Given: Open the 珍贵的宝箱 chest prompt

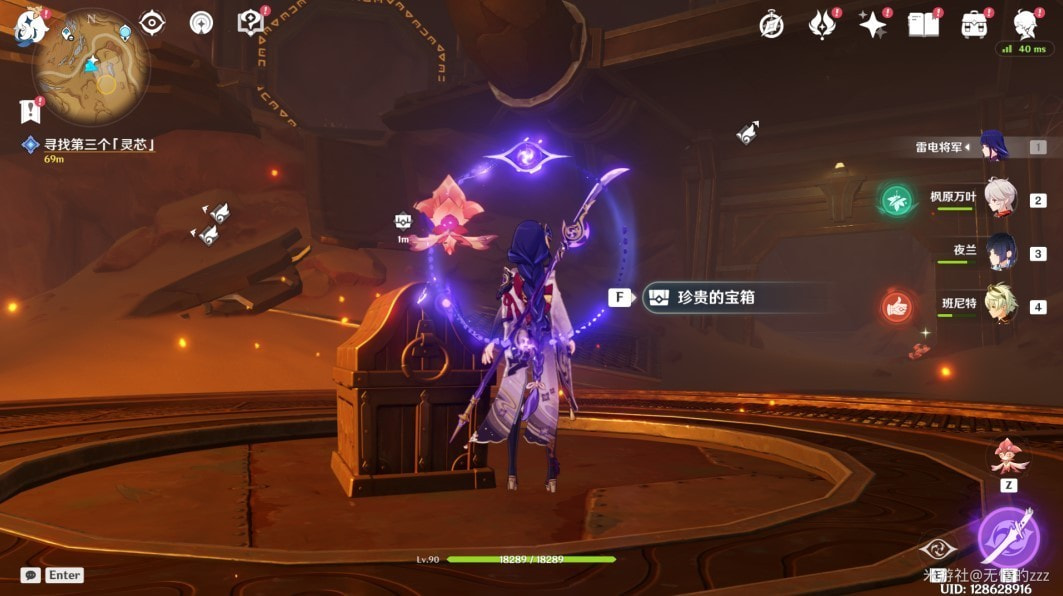Looking at the screenshot, I should [722, 297].
